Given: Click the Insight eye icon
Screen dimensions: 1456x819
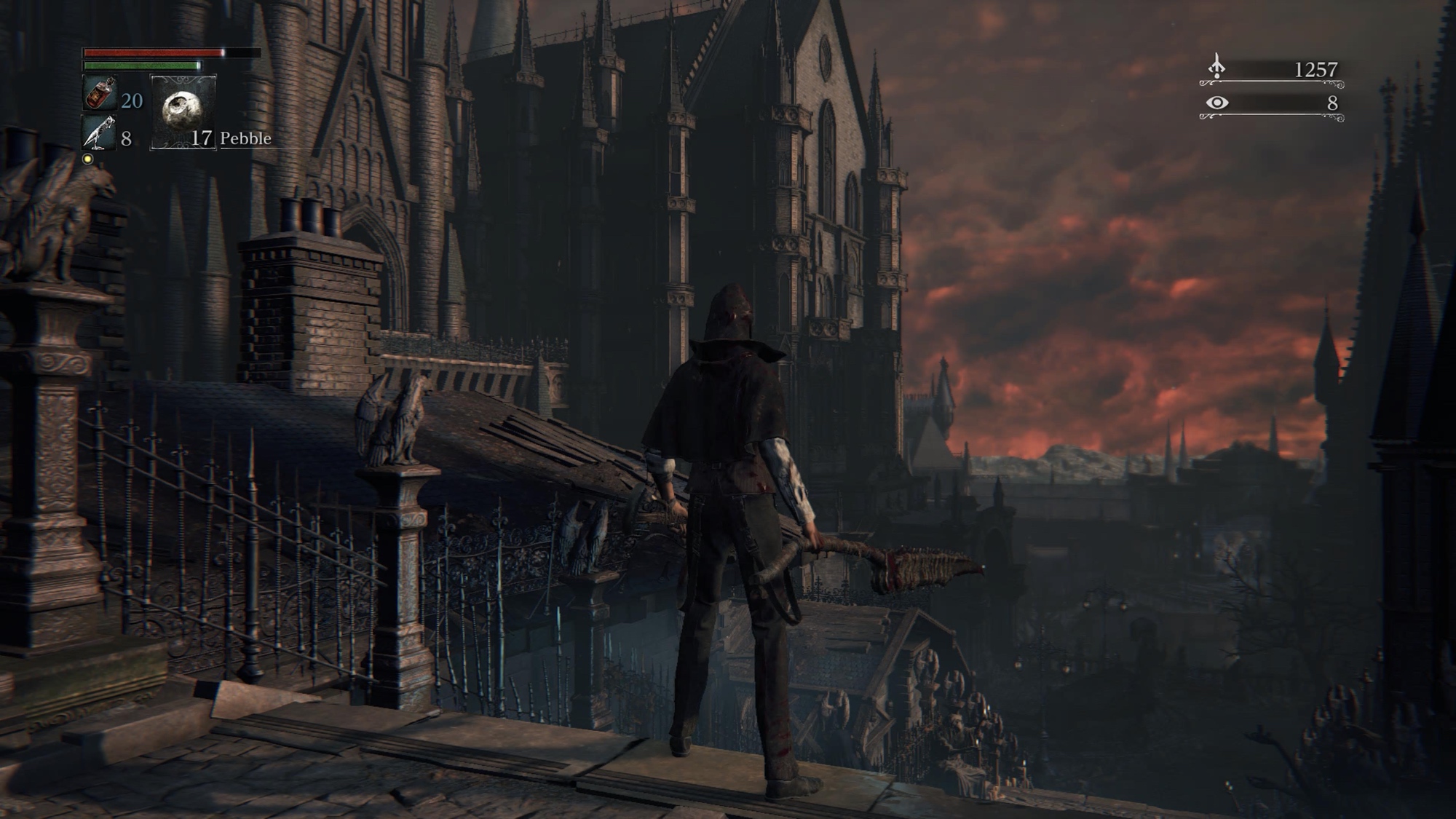Looking at the screenshot, I should click(x=1216, y=103).
